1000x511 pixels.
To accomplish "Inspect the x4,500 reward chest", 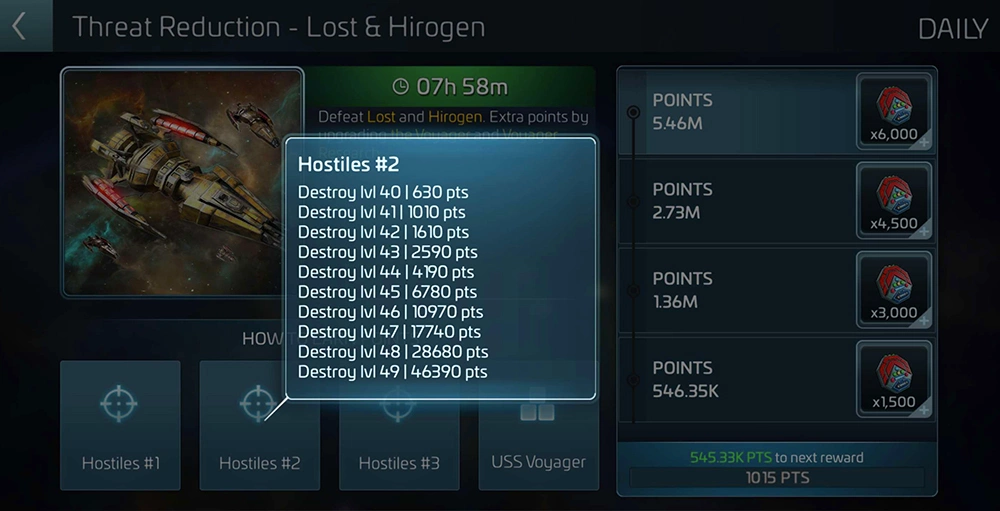I will coord(894,202).
